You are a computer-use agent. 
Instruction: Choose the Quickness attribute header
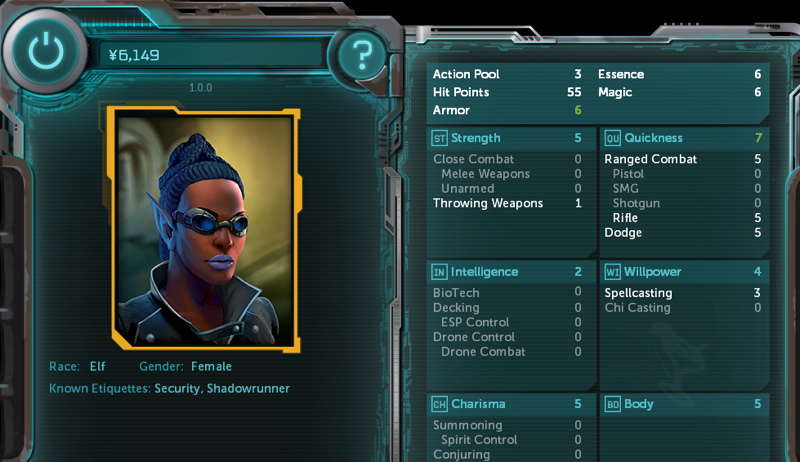[682, 138]
